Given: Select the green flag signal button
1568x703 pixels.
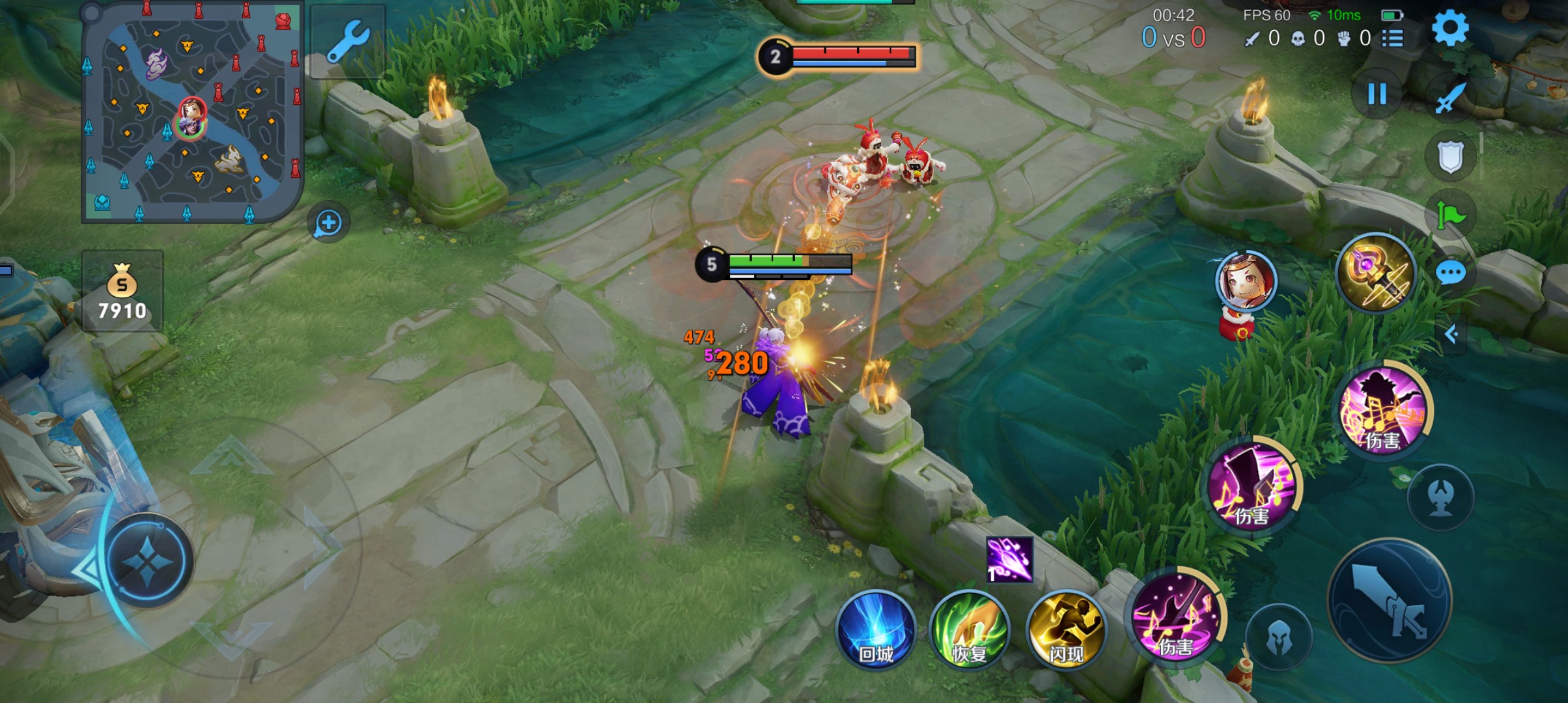Looking at the screenshot, I should 1451,215.
